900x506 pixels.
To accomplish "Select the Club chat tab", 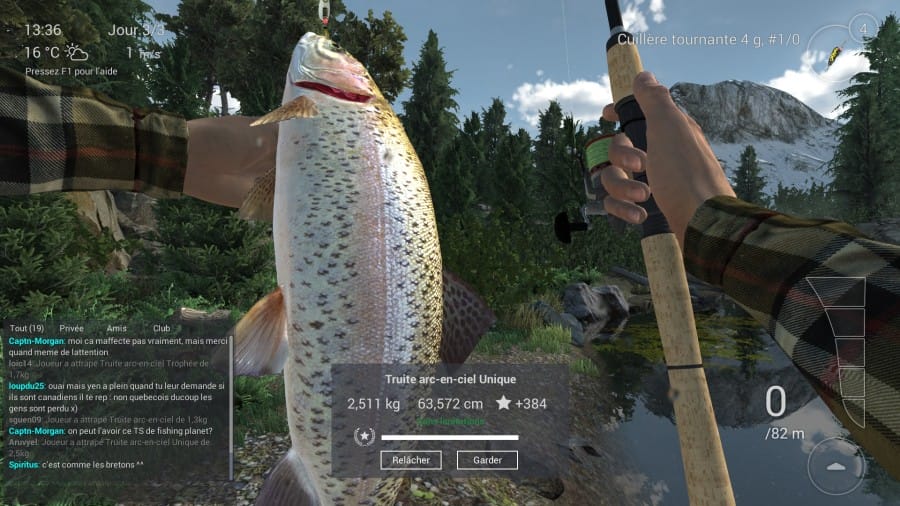I will click(x=161, y=328).
